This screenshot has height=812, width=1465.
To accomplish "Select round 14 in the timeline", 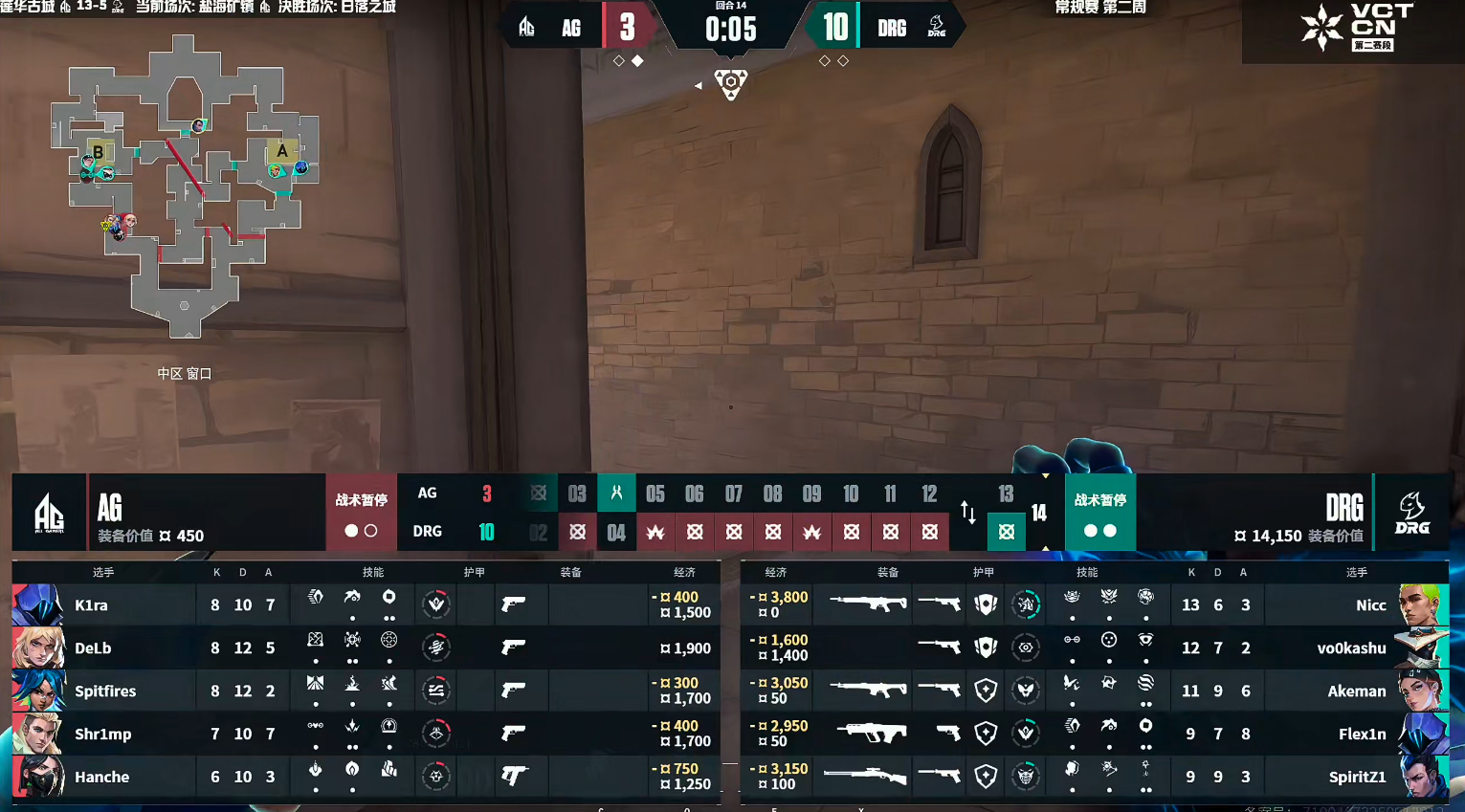I will [1039, 514].
